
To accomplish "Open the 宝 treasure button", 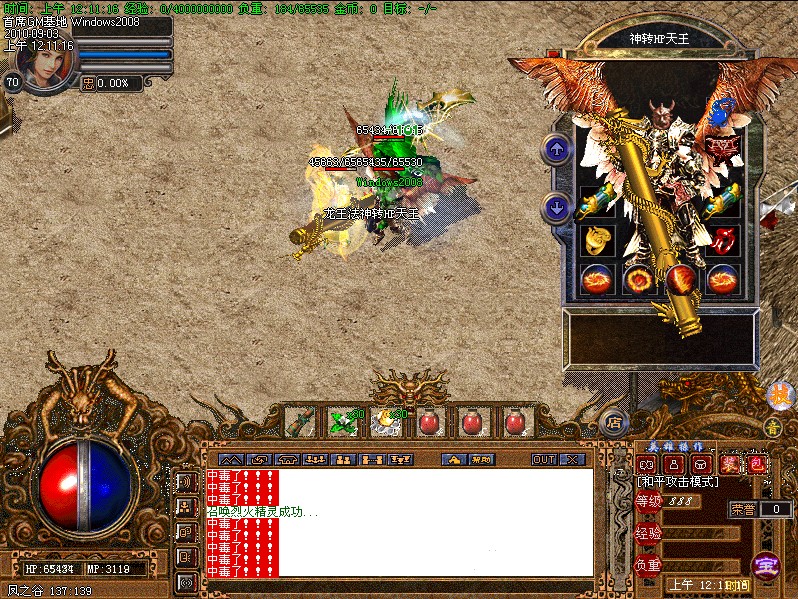I will pyautogui.click(x=766, y=565).
